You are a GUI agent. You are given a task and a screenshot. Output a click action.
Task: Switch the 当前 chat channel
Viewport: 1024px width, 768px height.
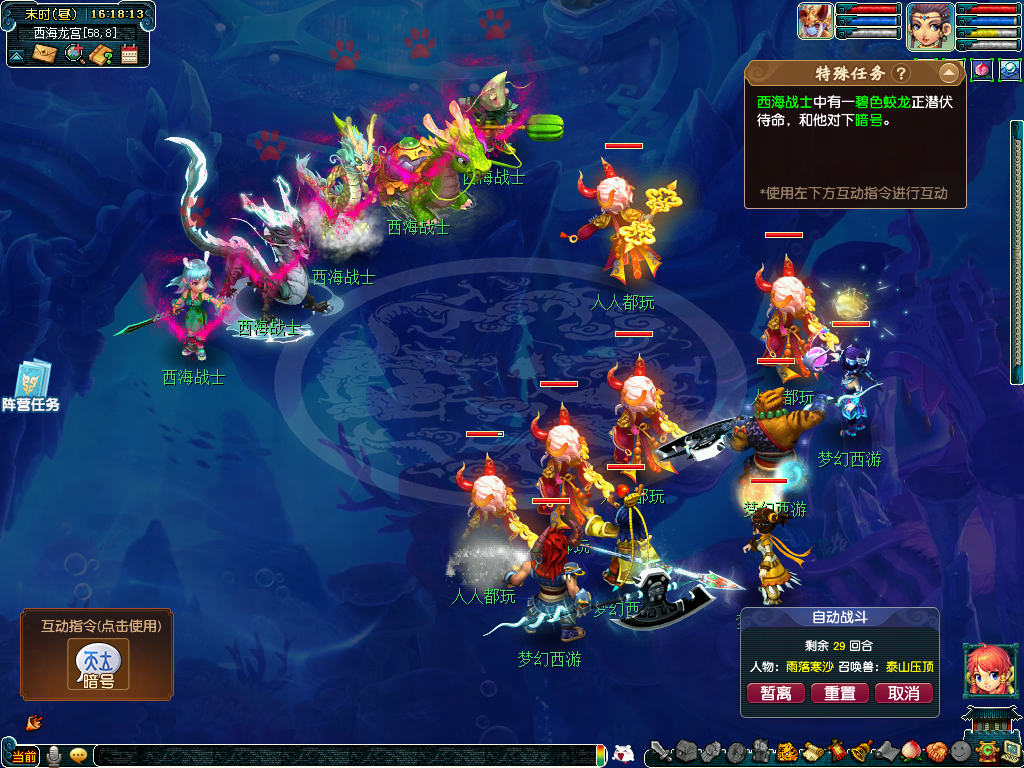coord(25,755)
